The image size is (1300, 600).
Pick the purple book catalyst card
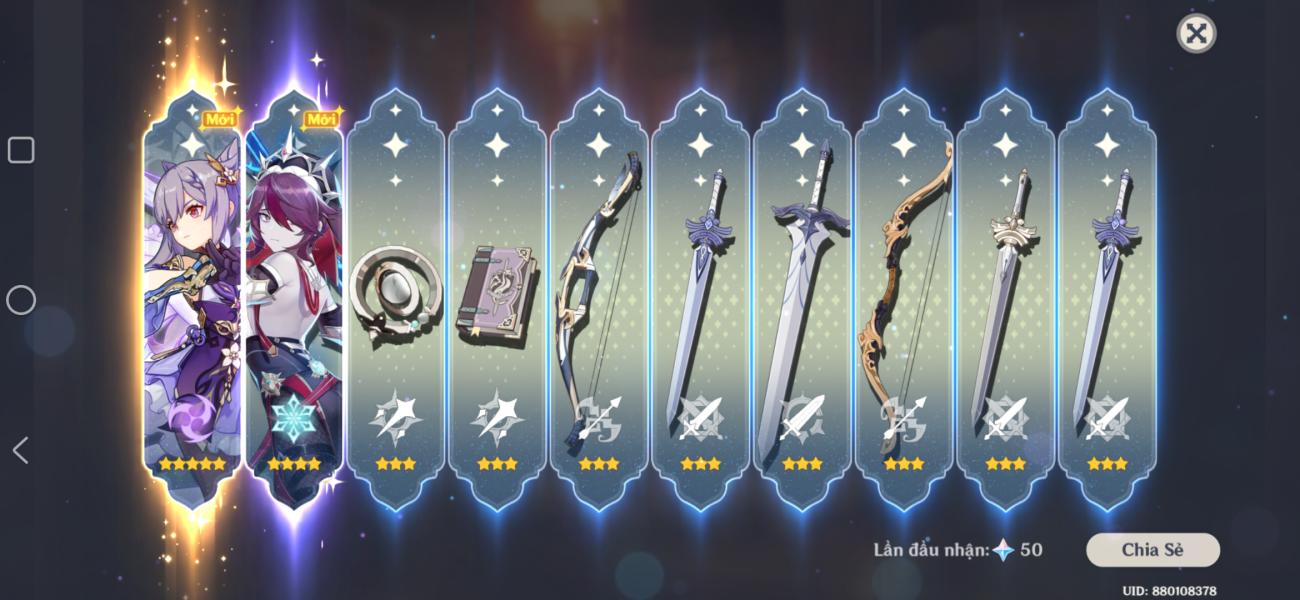click(497, 300)
